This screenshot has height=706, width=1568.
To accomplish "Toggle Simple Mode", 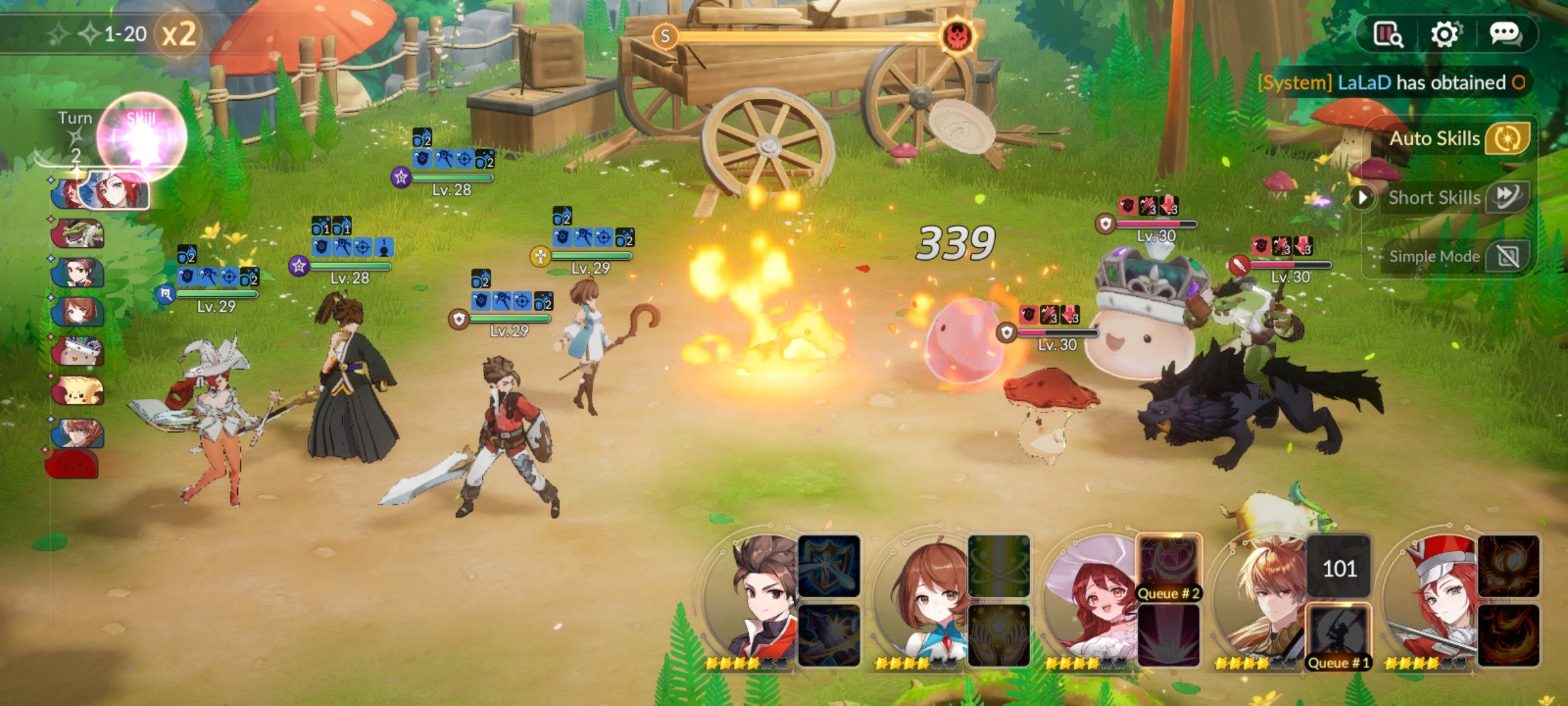I will 1507,256.
